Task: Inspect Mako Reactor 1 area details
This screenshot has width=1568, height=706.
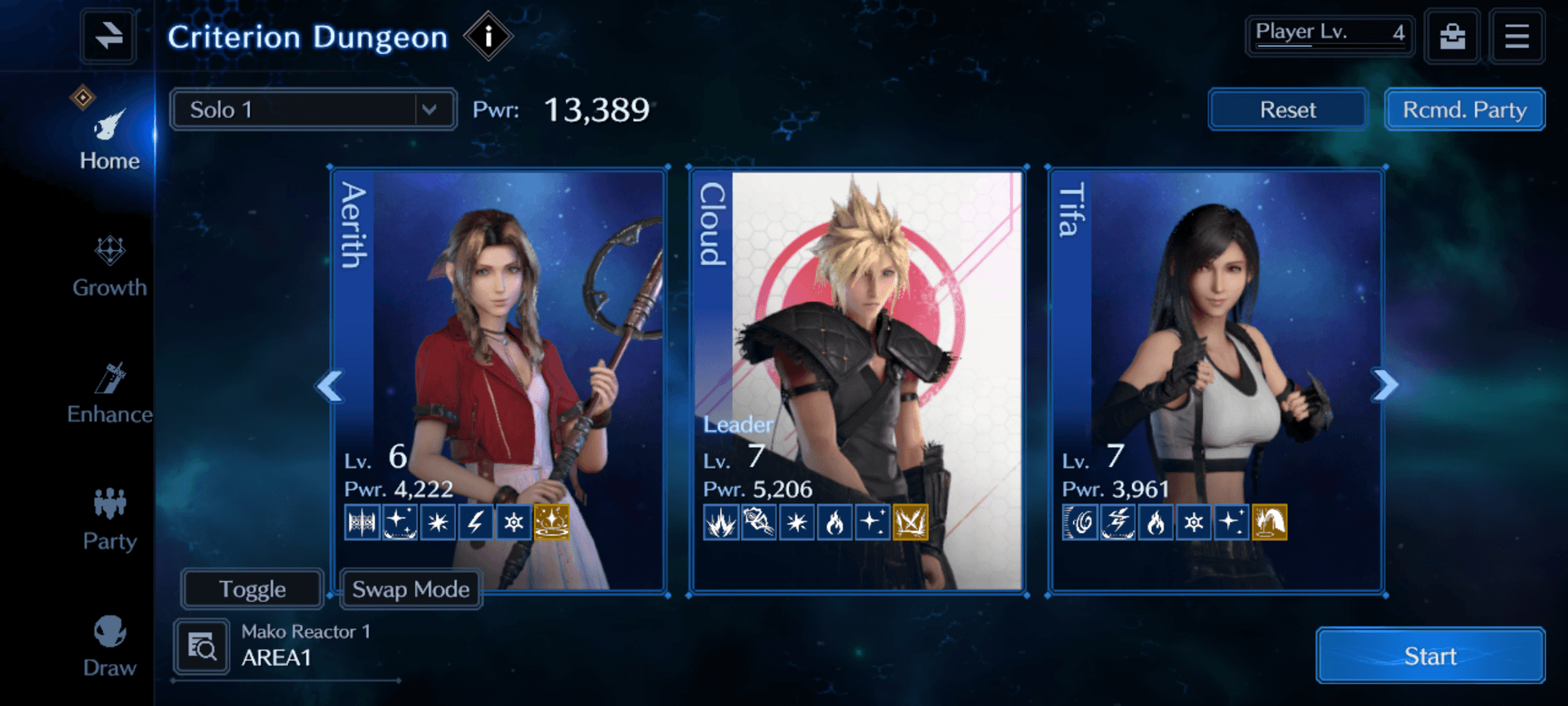Action: point(202,646)
